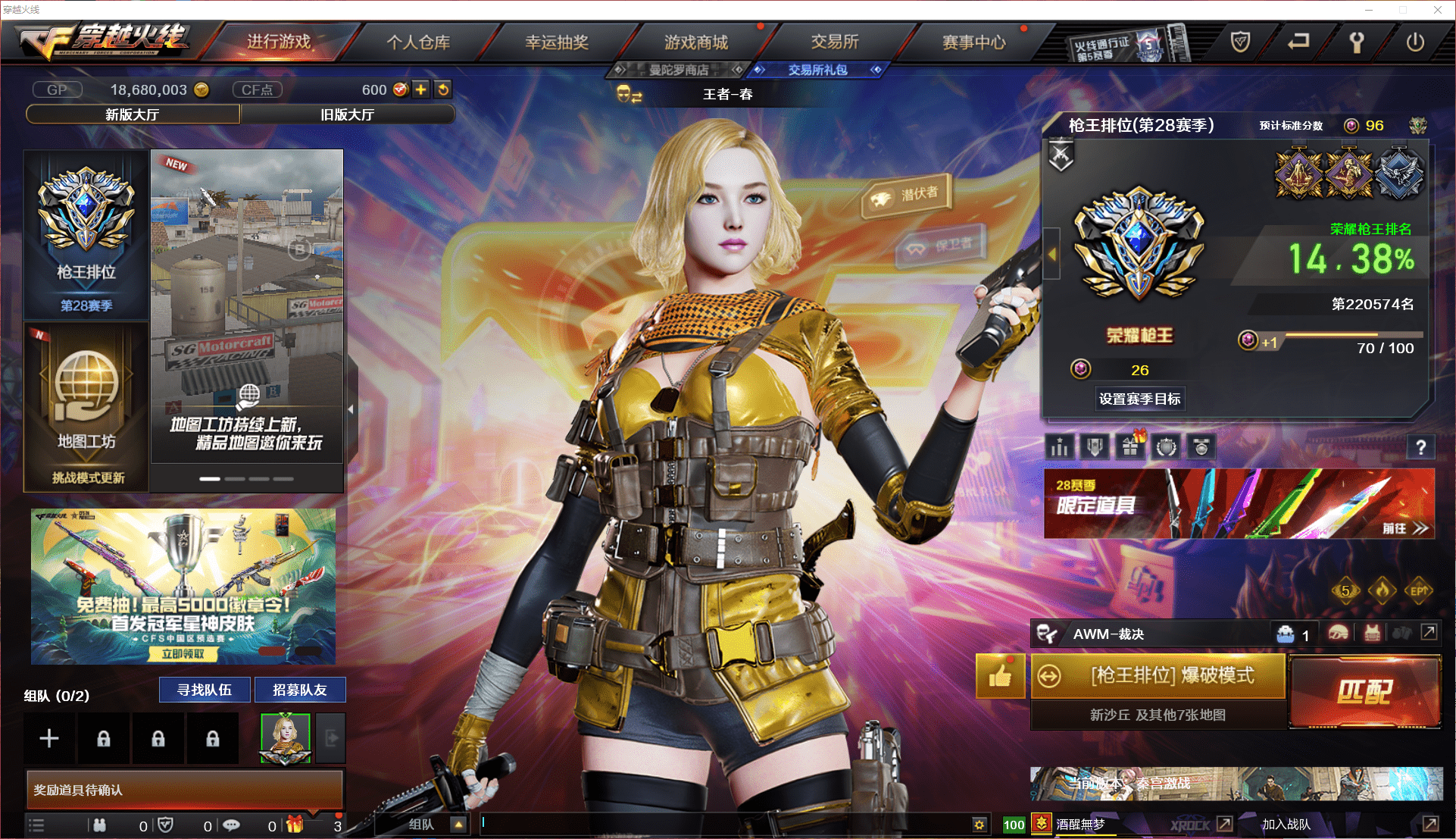This screenshot has height=839, width=1456.
Task: Close the game window
Action: (x=1437, y=10)
